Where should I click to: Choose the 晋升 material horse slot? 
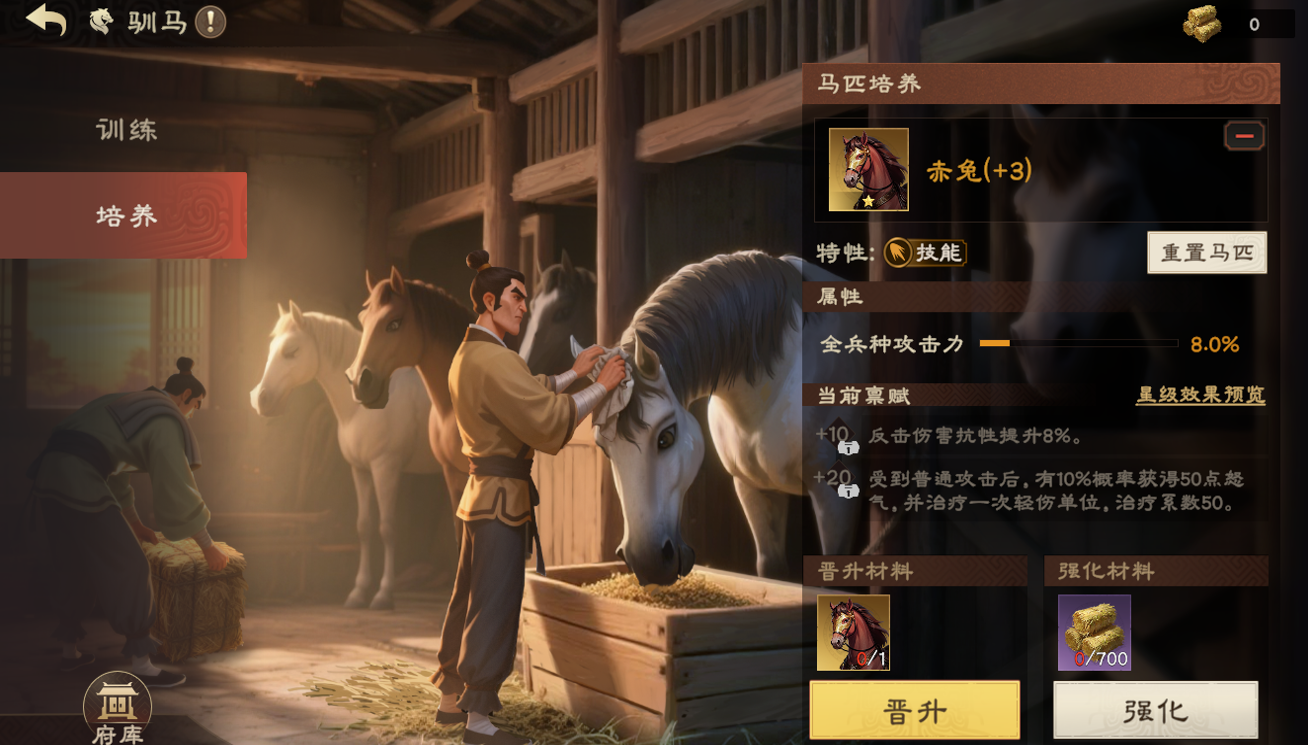pyautogui.click(x=853, y=632)
